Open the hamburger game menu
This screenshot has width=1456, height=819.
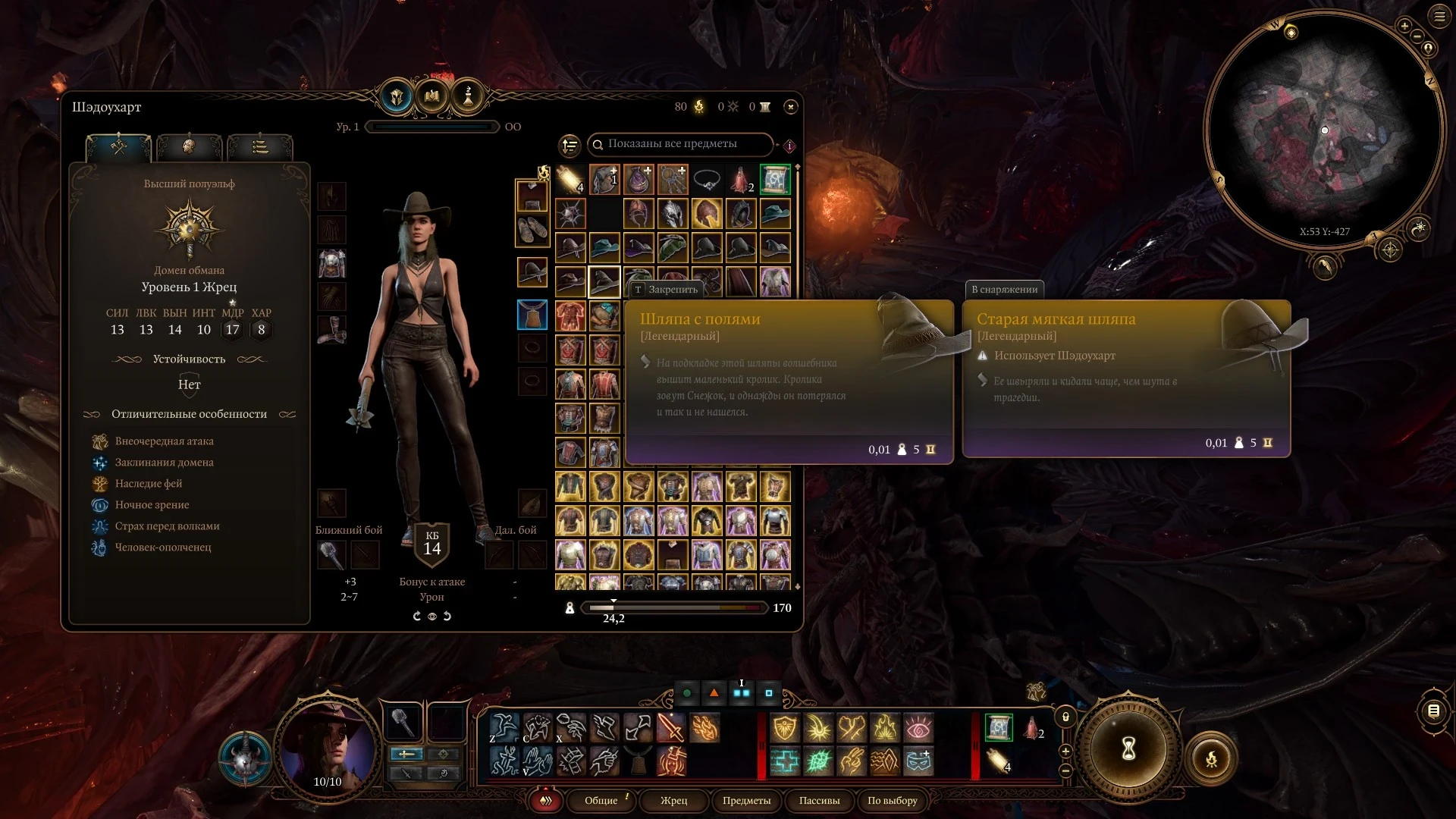(x=1439, y=17)
